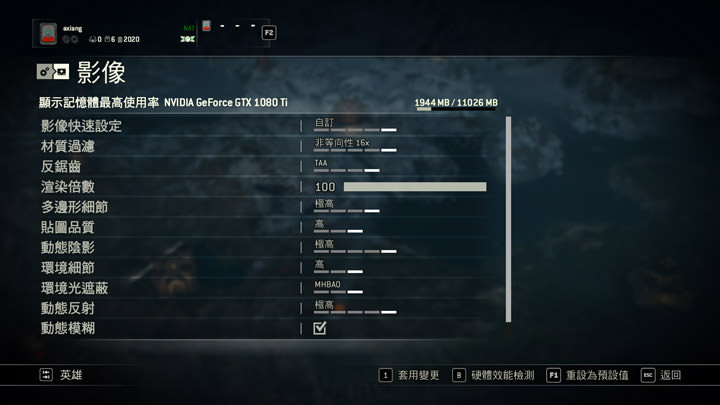Change the 貼圖品質 setting
Image resolution: width=720 pixels, height=405 pixels.
point(338,227)
